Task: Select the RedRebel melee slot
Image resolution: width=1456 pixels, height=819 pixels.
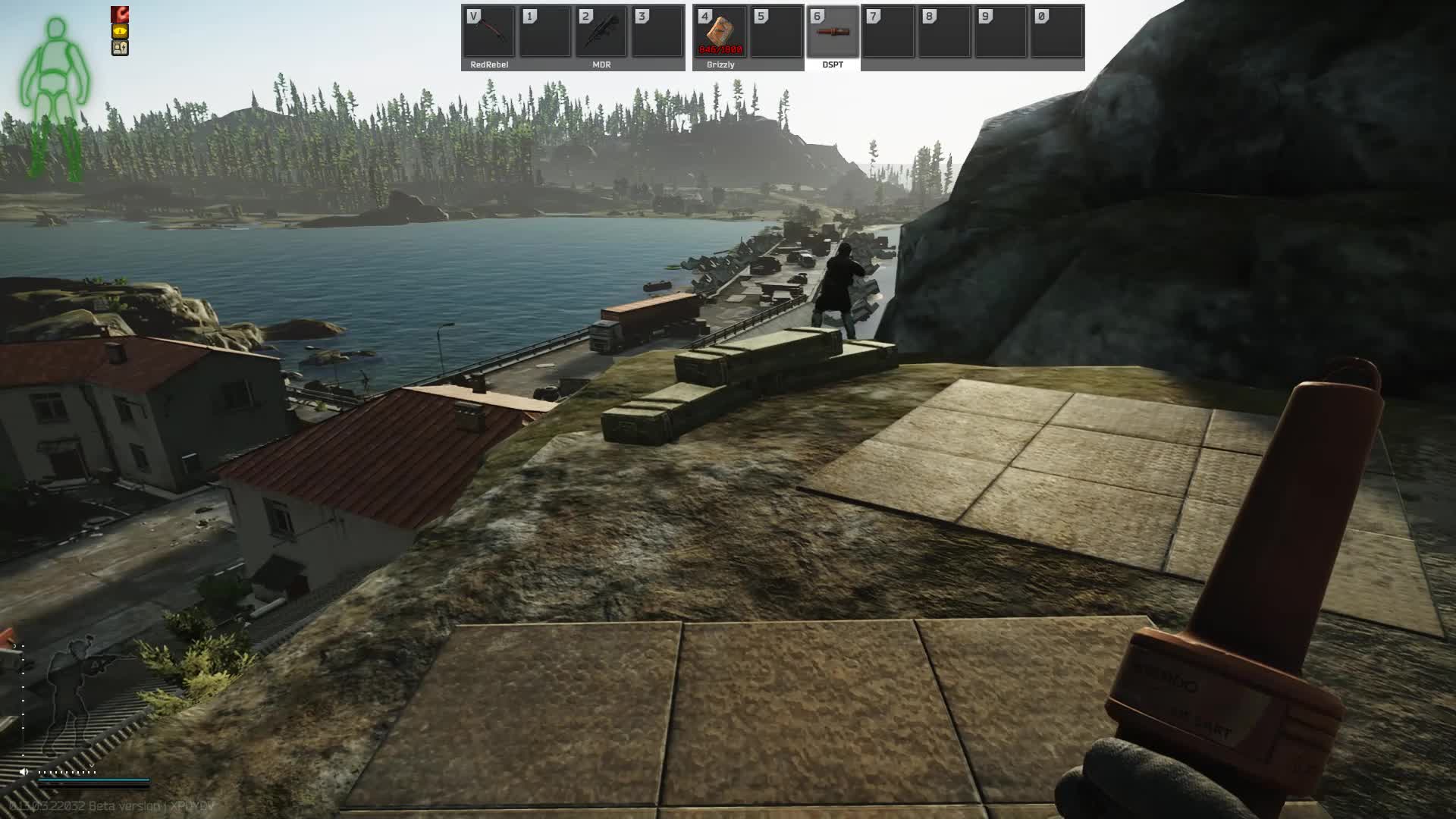Action: click(x=489, y=32)
